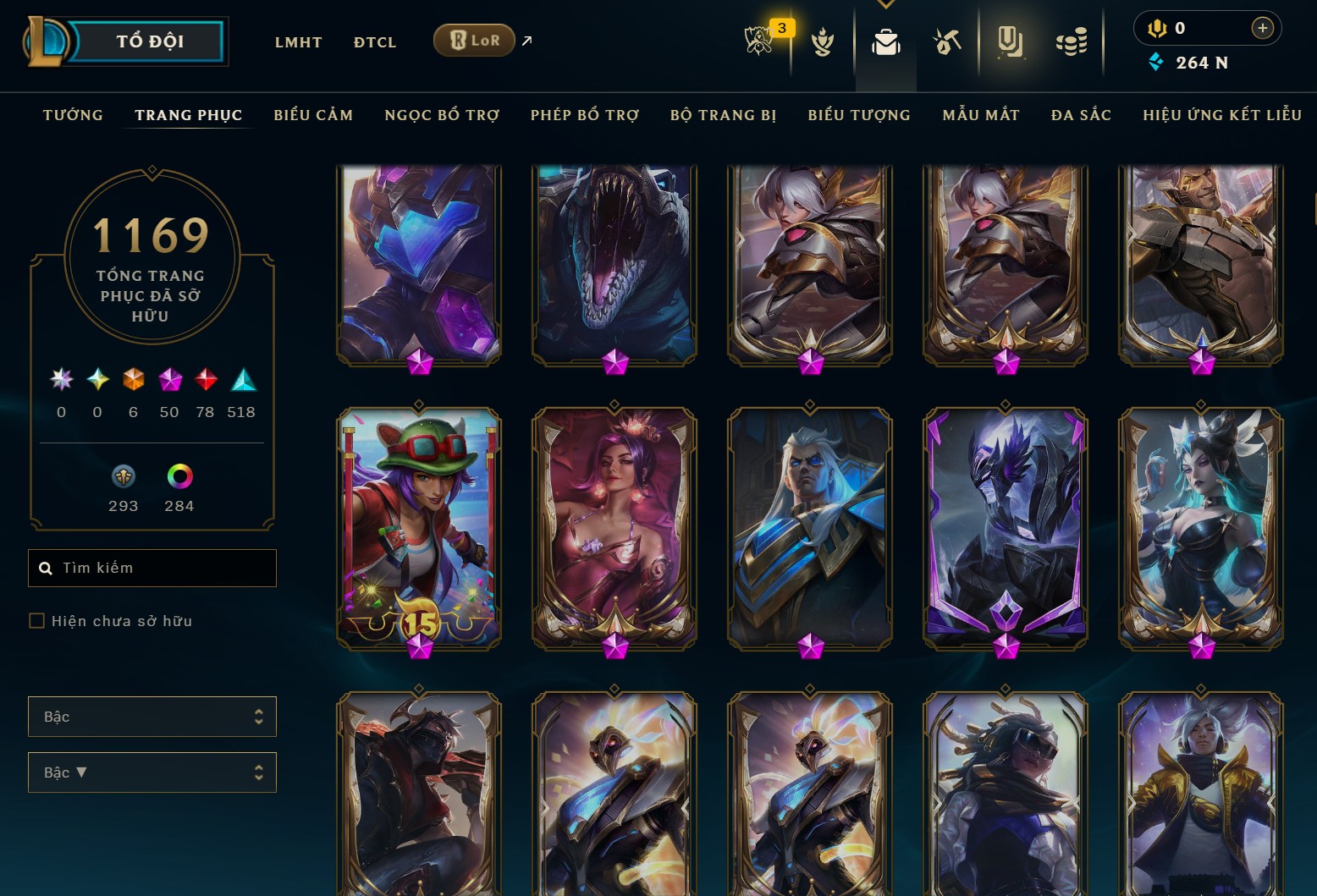
Task: Switch to the TƯỚNG tab
Action: click(x=72, y=114)
